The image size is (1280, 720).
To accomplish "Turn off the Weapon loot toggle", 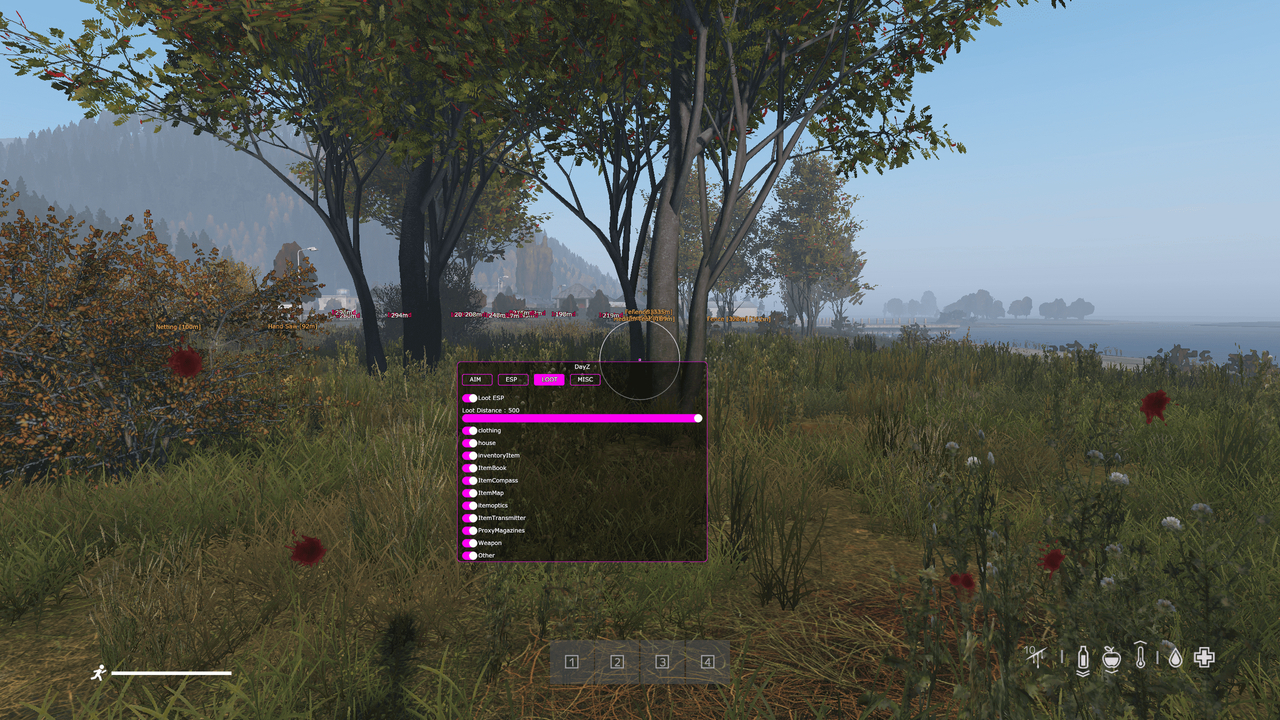I will (x=470, y=542).
